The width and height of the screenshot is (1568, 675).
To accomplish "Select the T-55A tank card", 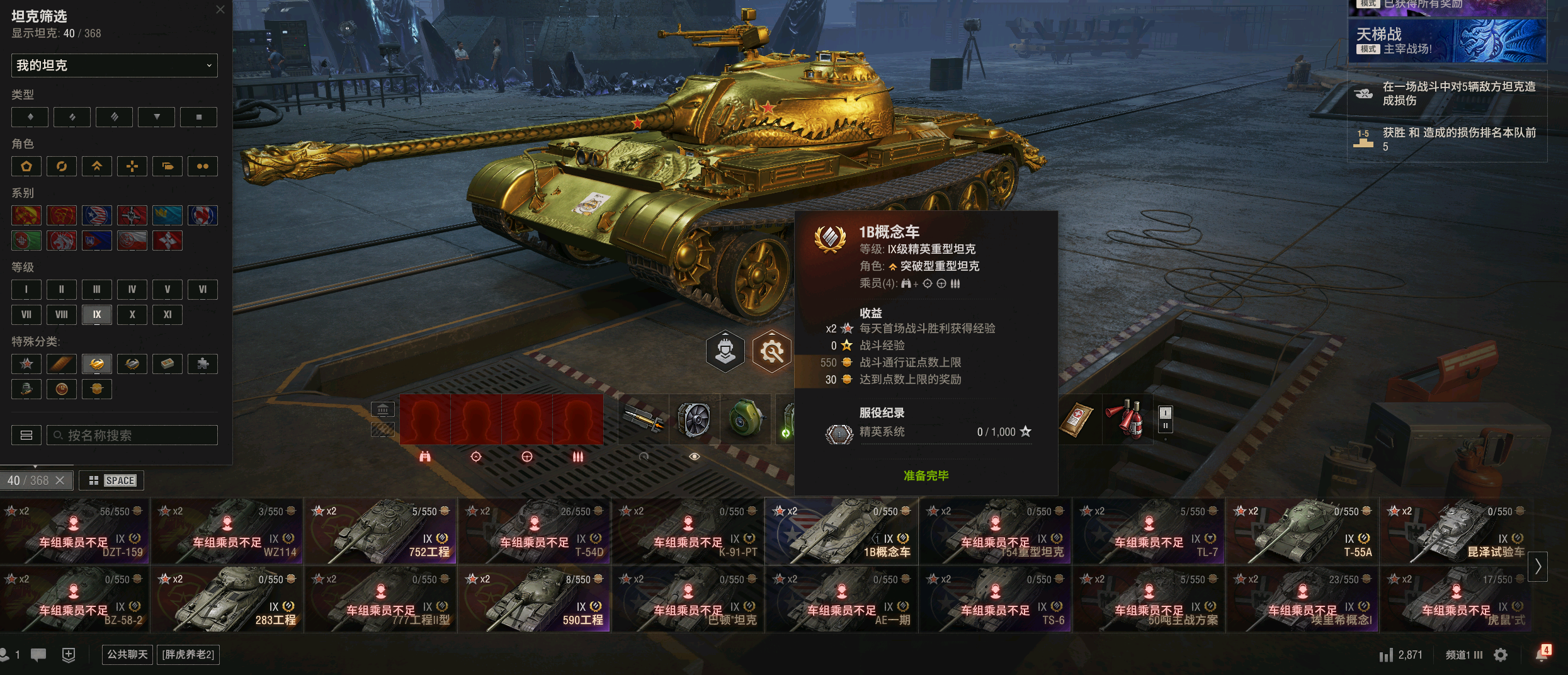I will click(x=1304, y=531).
